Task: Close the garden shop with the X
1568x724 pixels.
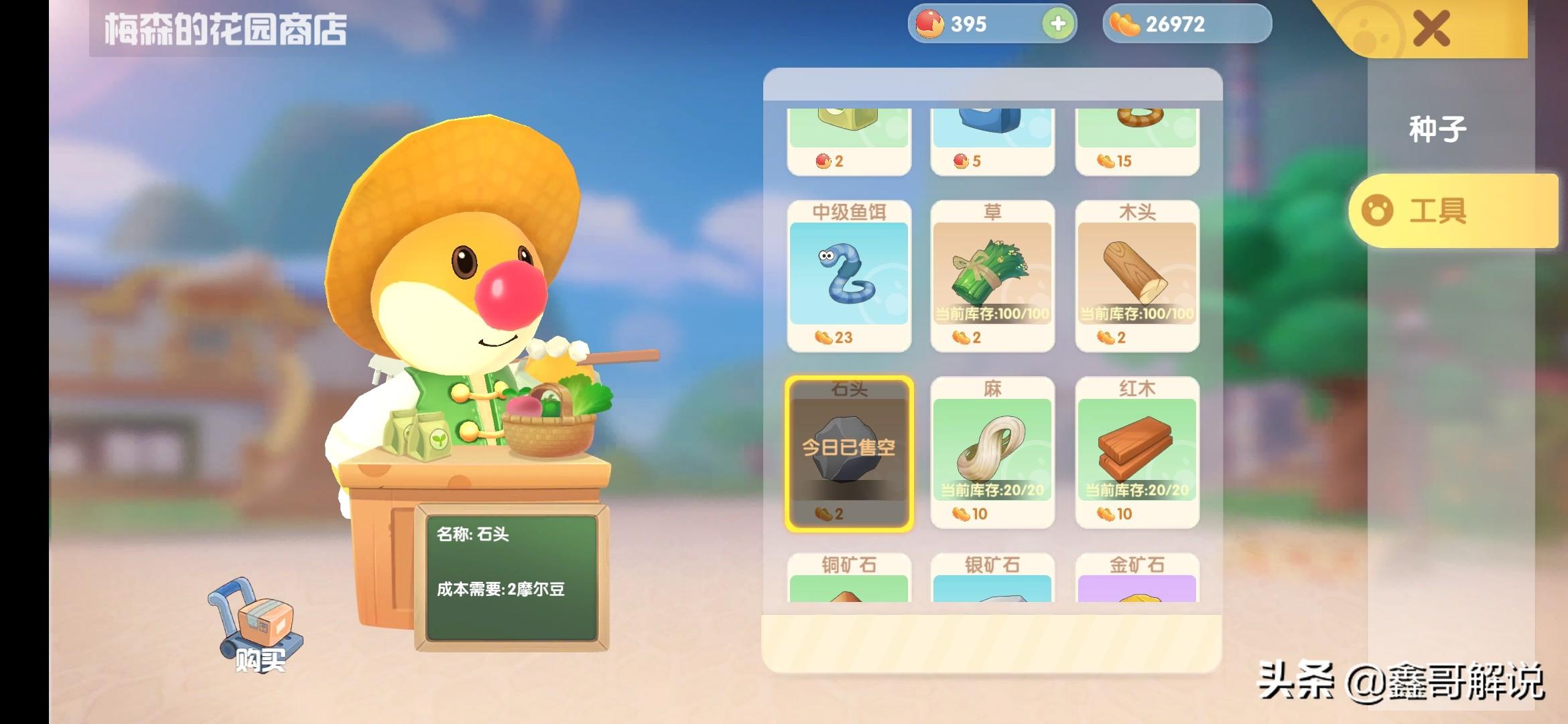Action: pyautogui.click(x=1431, y=29)
